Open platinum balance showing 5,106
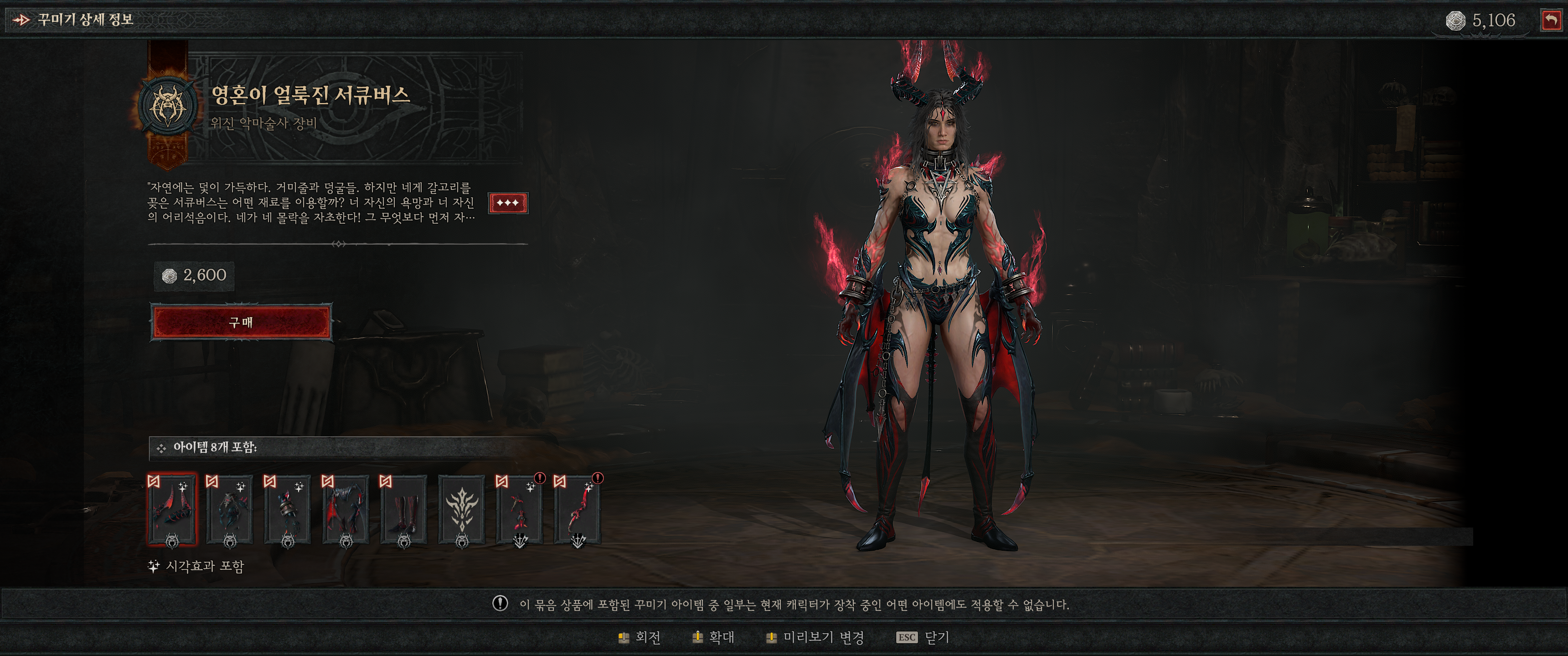This screenshot has width=1568, height=656. [x=1481, y=20]
